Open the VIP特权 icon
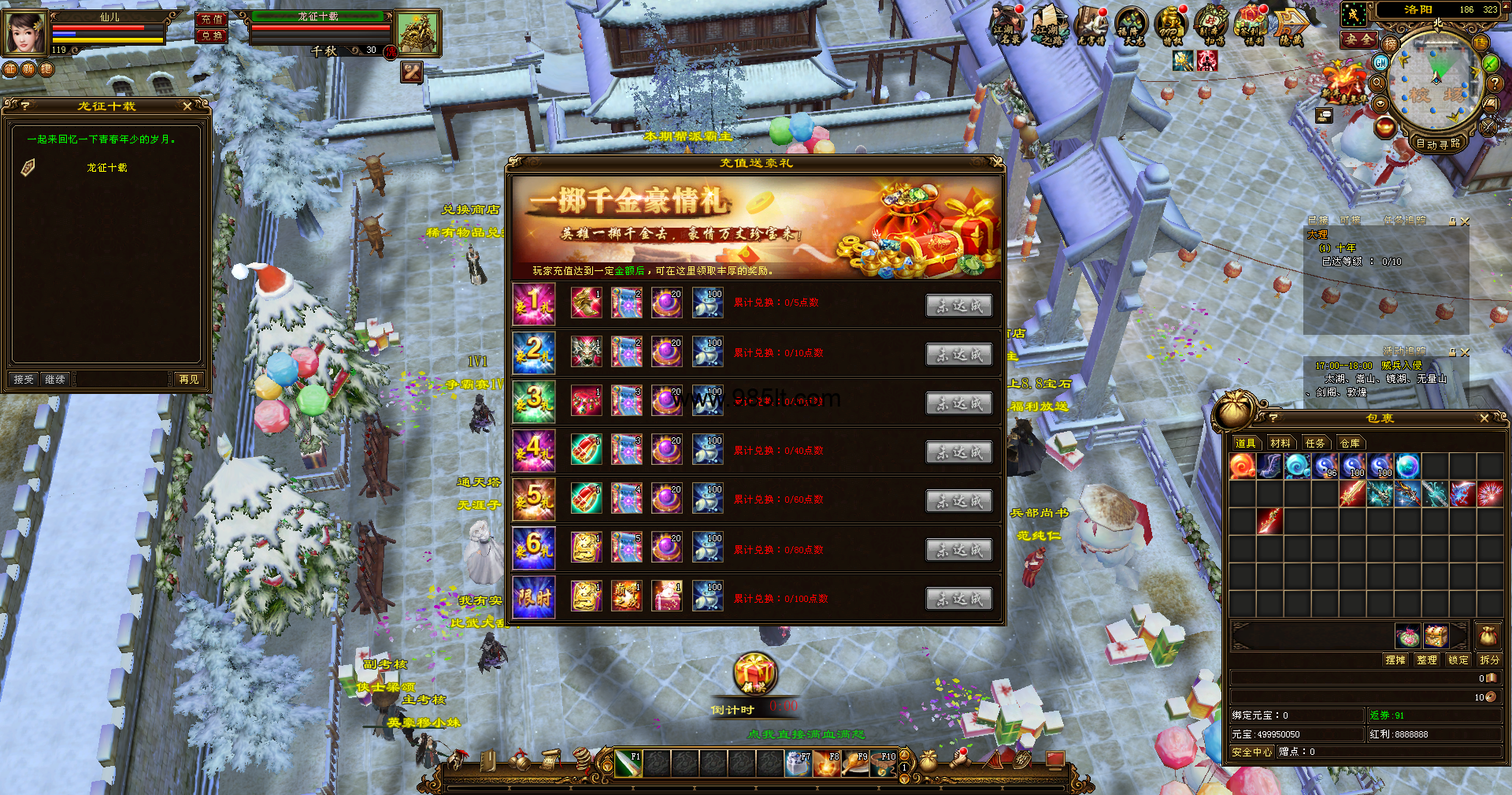 pyautogui.click(x=1172, y=25)
